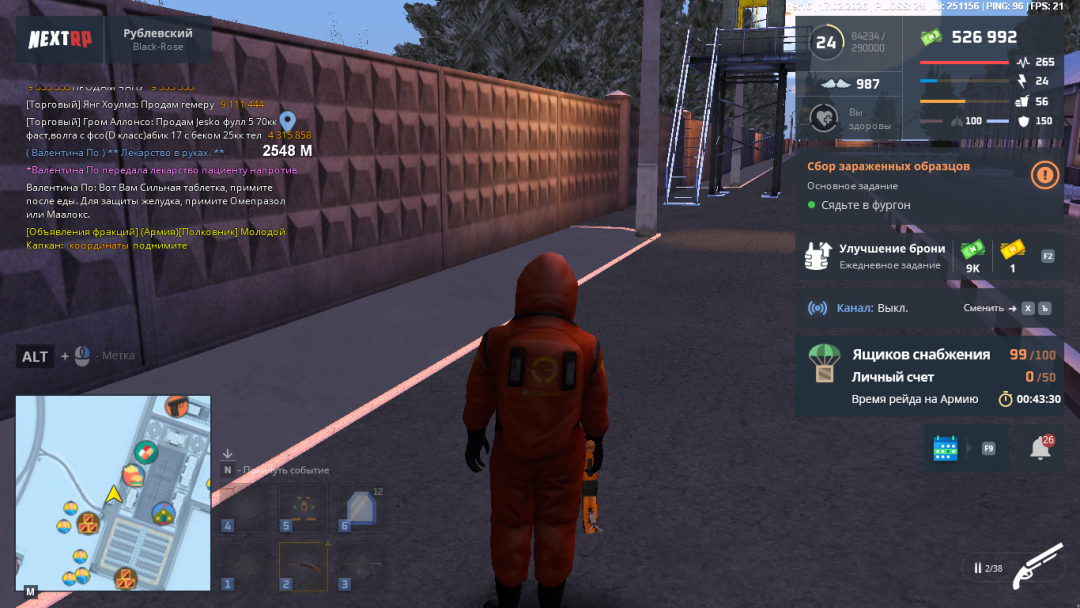Open the minimap
The image size is (1080, 608).
[x=113, y=492]
